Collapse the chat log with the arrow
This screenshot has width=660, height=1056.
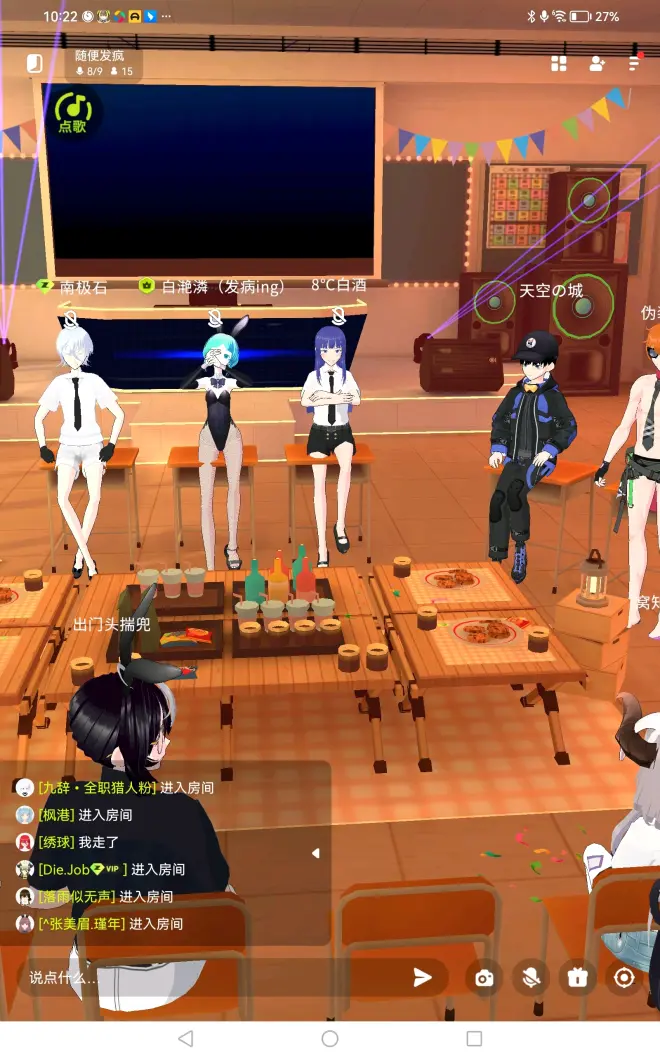(316, 853)
